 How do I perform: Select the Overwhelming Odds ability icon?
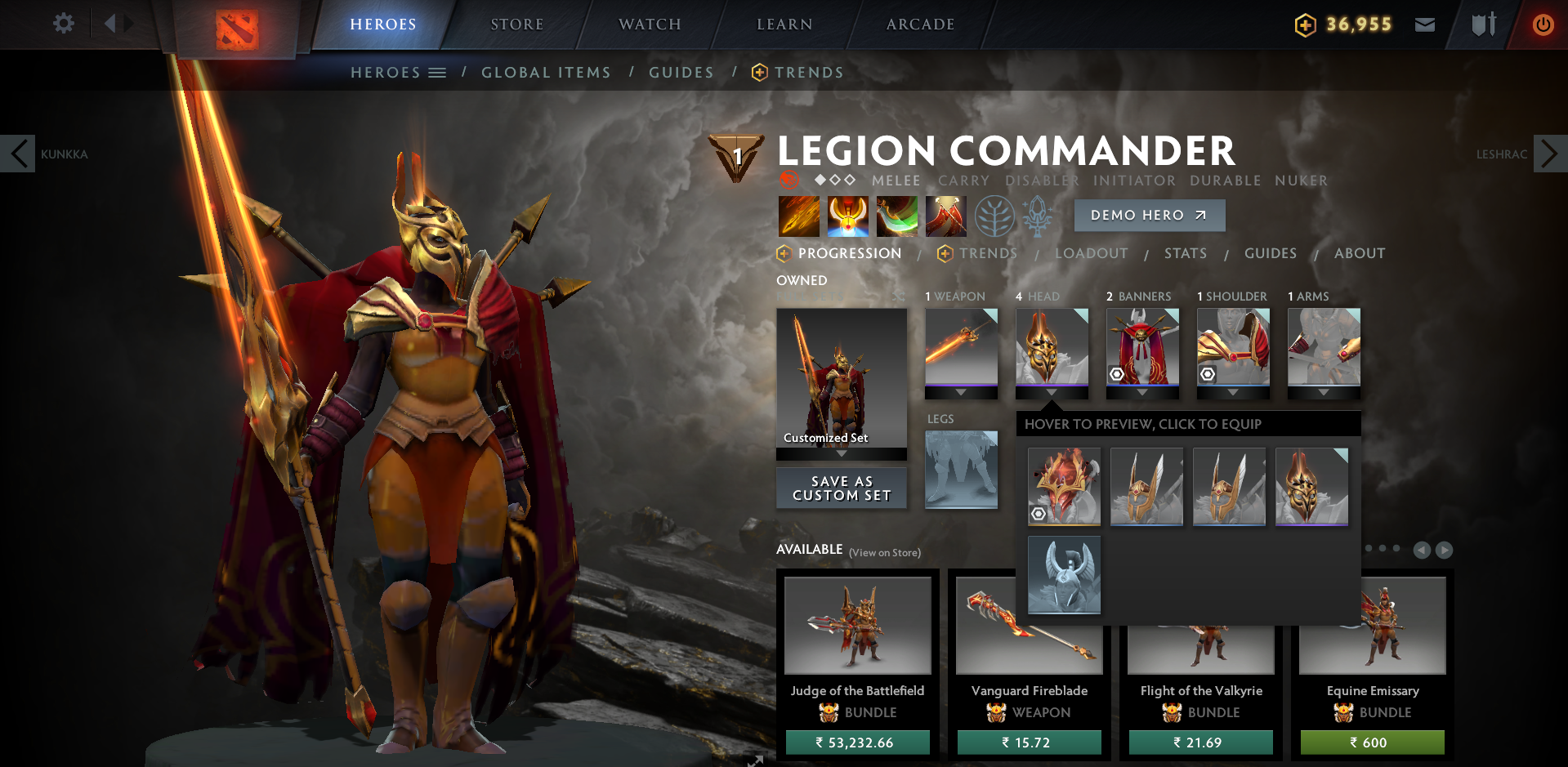point(798,216)
